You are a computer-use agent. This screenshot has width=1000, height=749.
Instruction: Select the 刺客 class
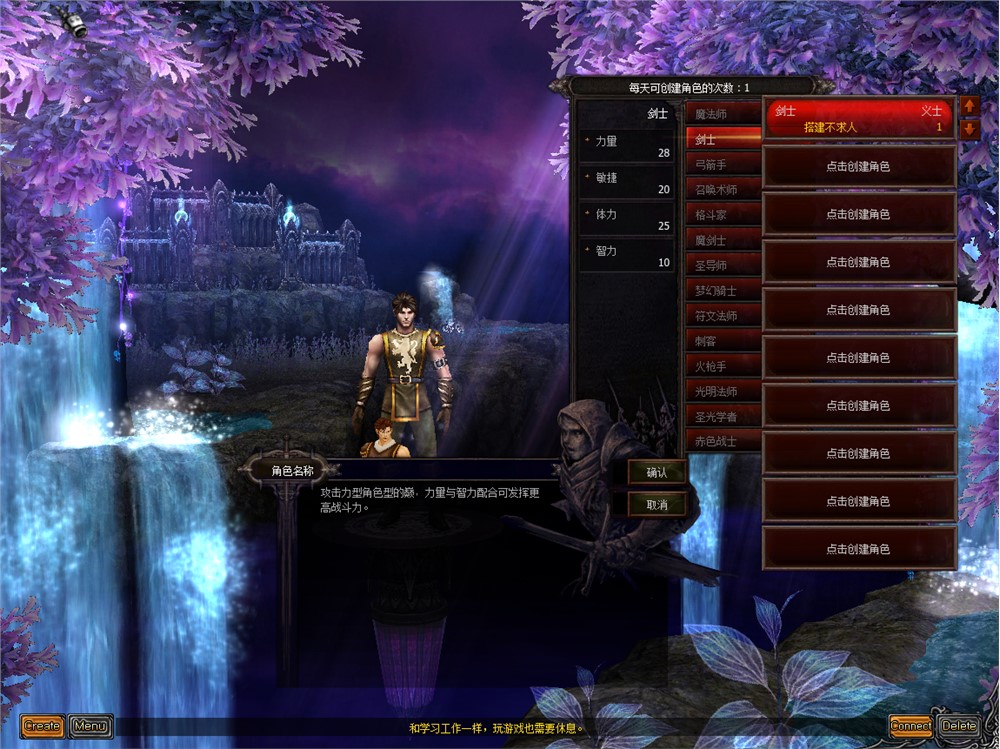pos(723,340)
